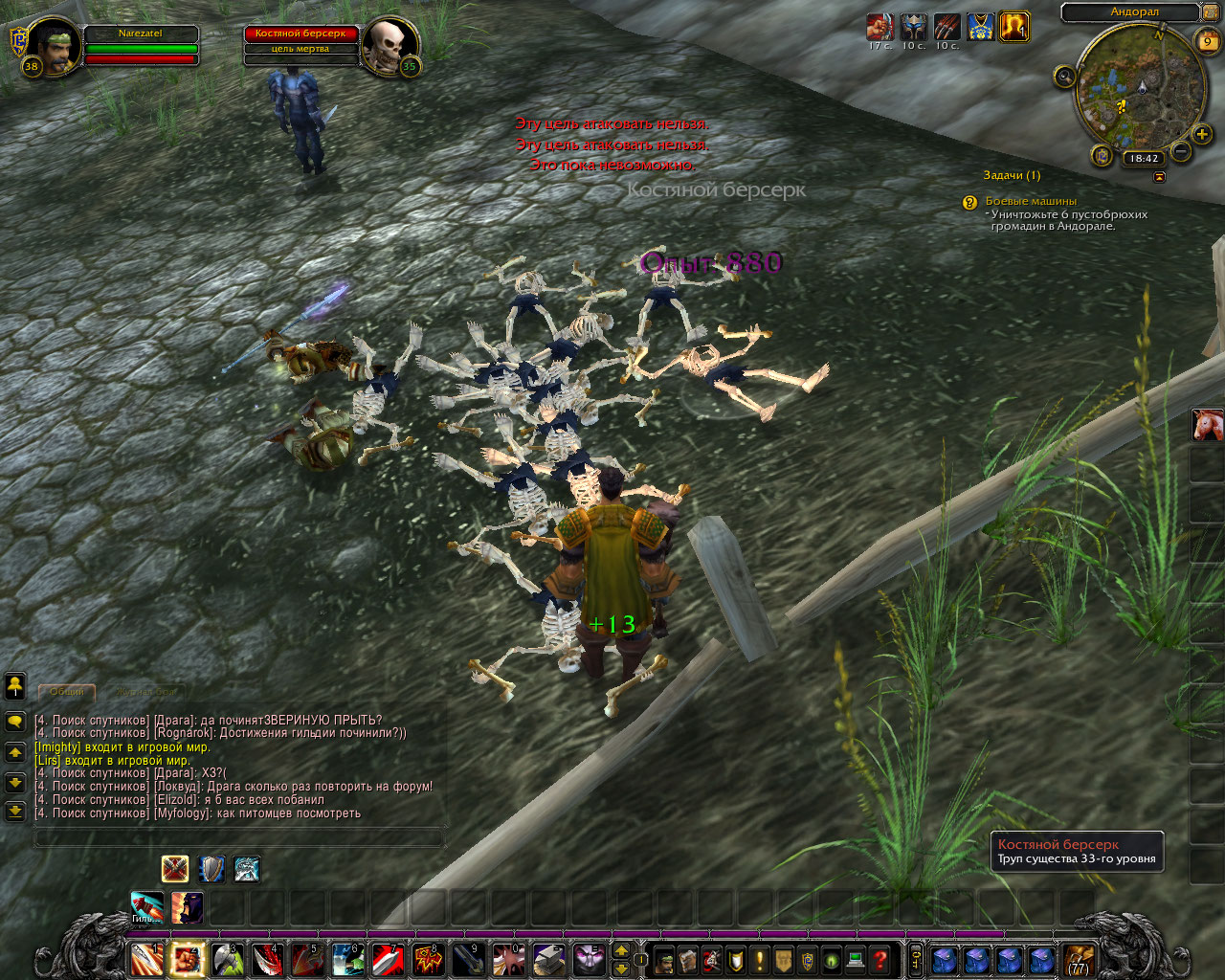The image size is (1225, 980).
Task: Toggle the minimap tracking magnifier button
Action: 1064,77
